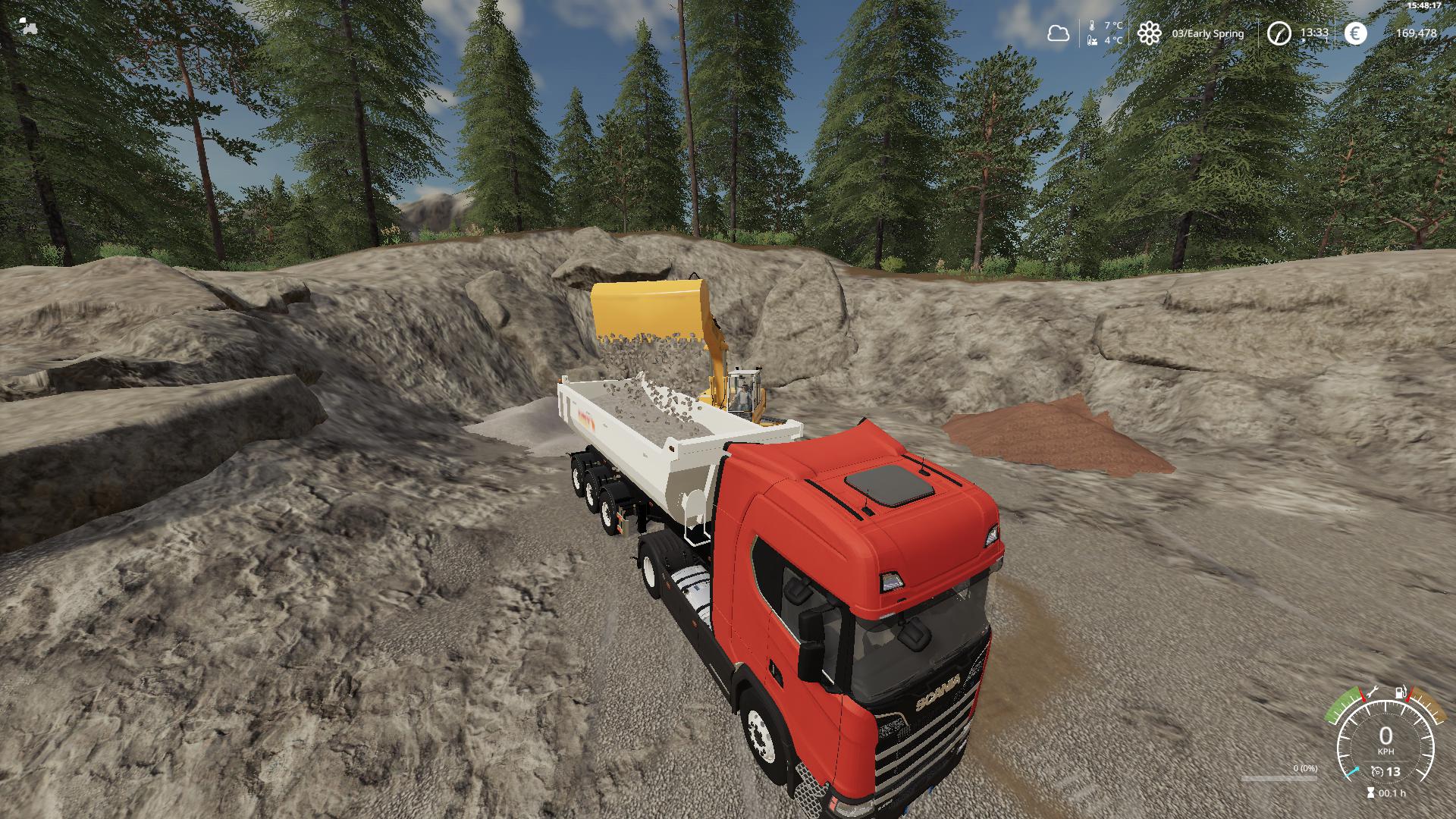Click the fuel pump gauge icon
Image resolution: width=1456 pixels, height=819 pixels.
click(x=1401, y=693)
